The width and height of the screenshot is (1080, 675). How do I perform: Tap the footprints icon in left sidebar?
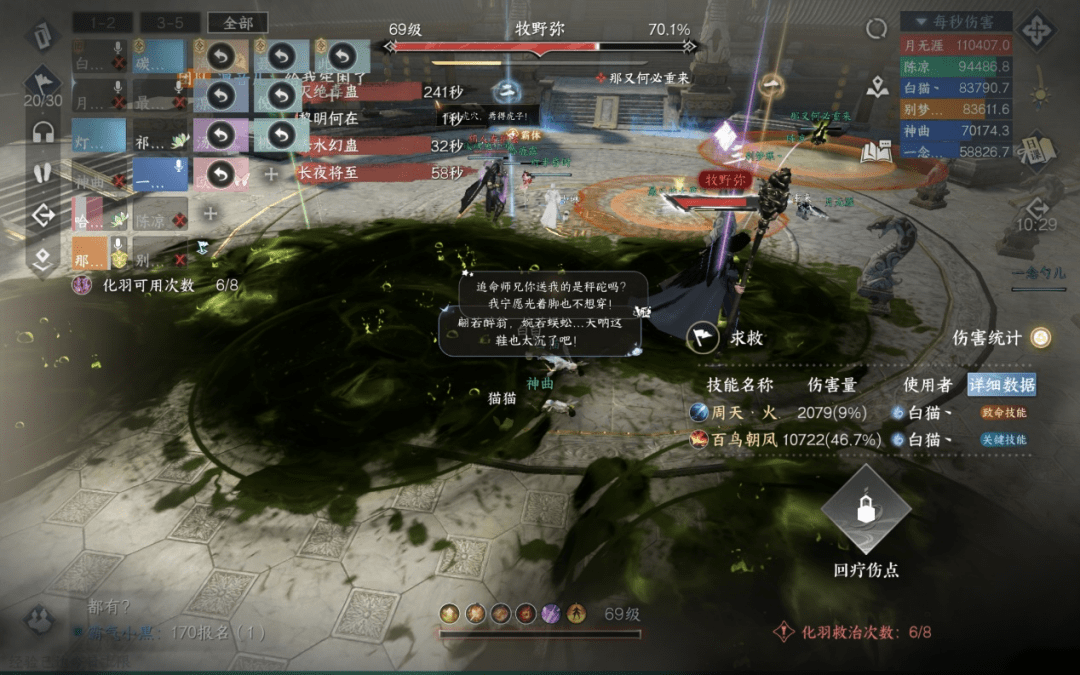tap(43, 172)
